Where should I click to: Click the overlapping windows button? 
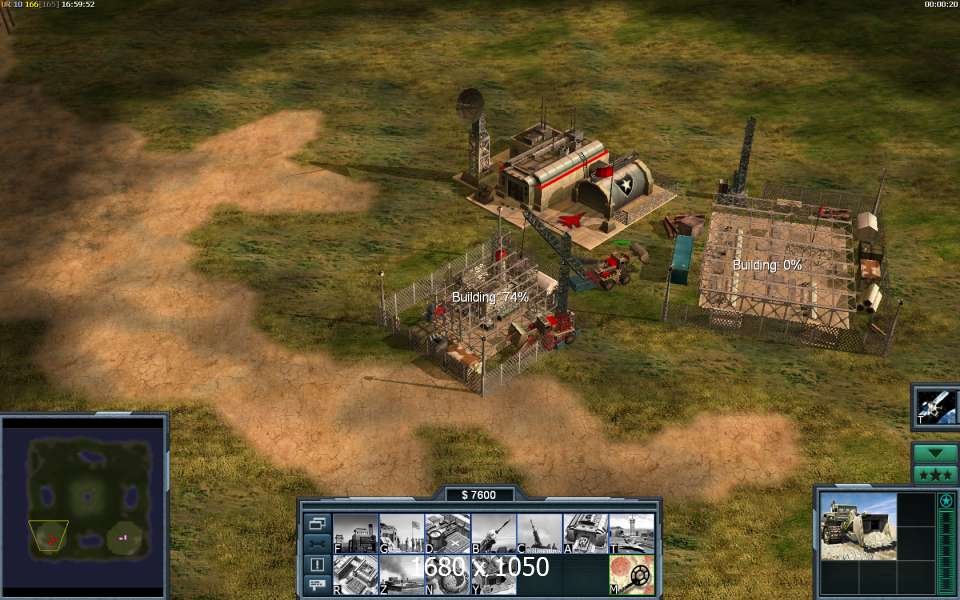click(317, 523)
